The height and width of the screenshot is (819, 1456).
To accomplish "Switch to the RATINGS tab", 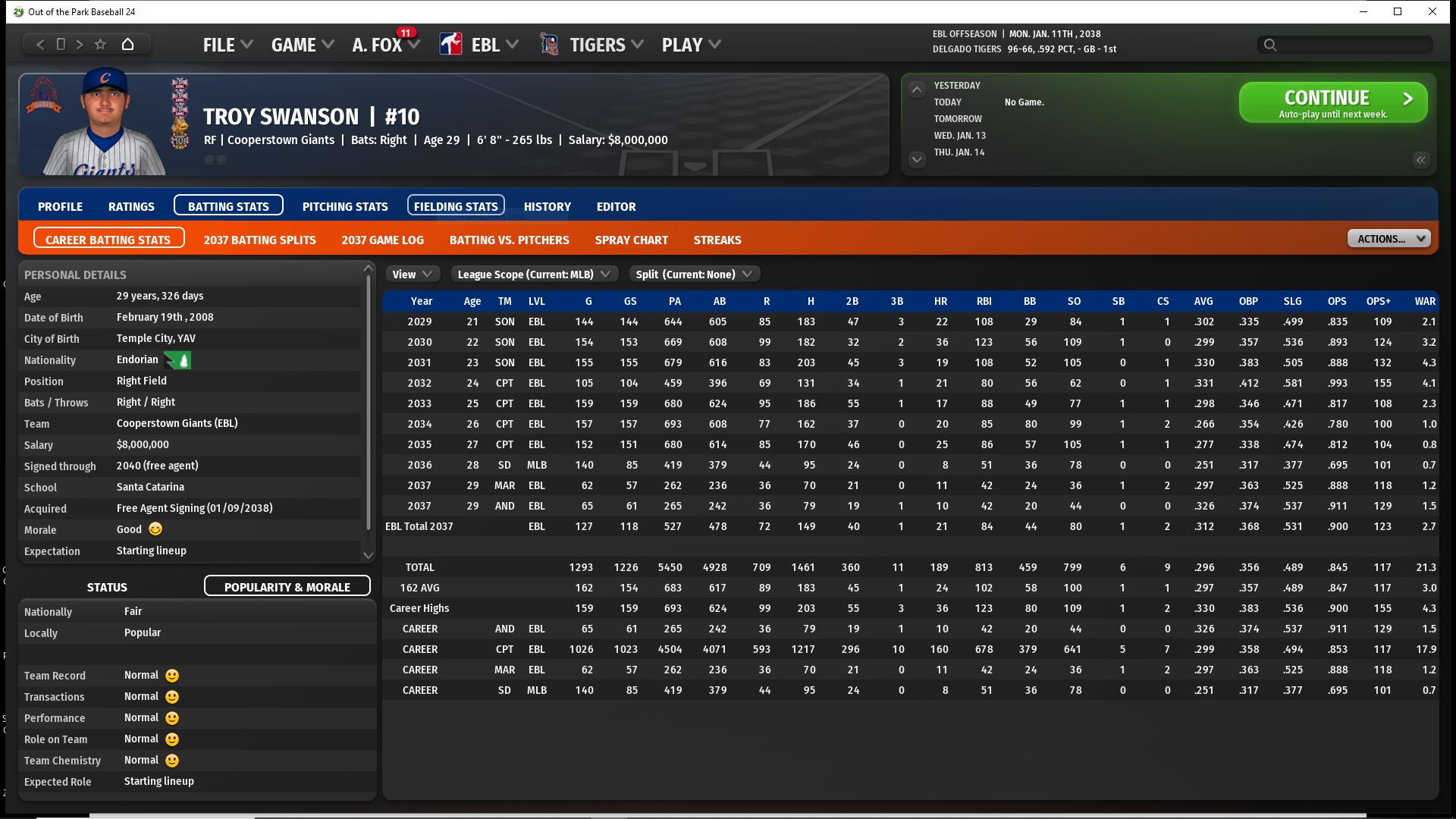I will pyautogui.click(x=131, y=206).
